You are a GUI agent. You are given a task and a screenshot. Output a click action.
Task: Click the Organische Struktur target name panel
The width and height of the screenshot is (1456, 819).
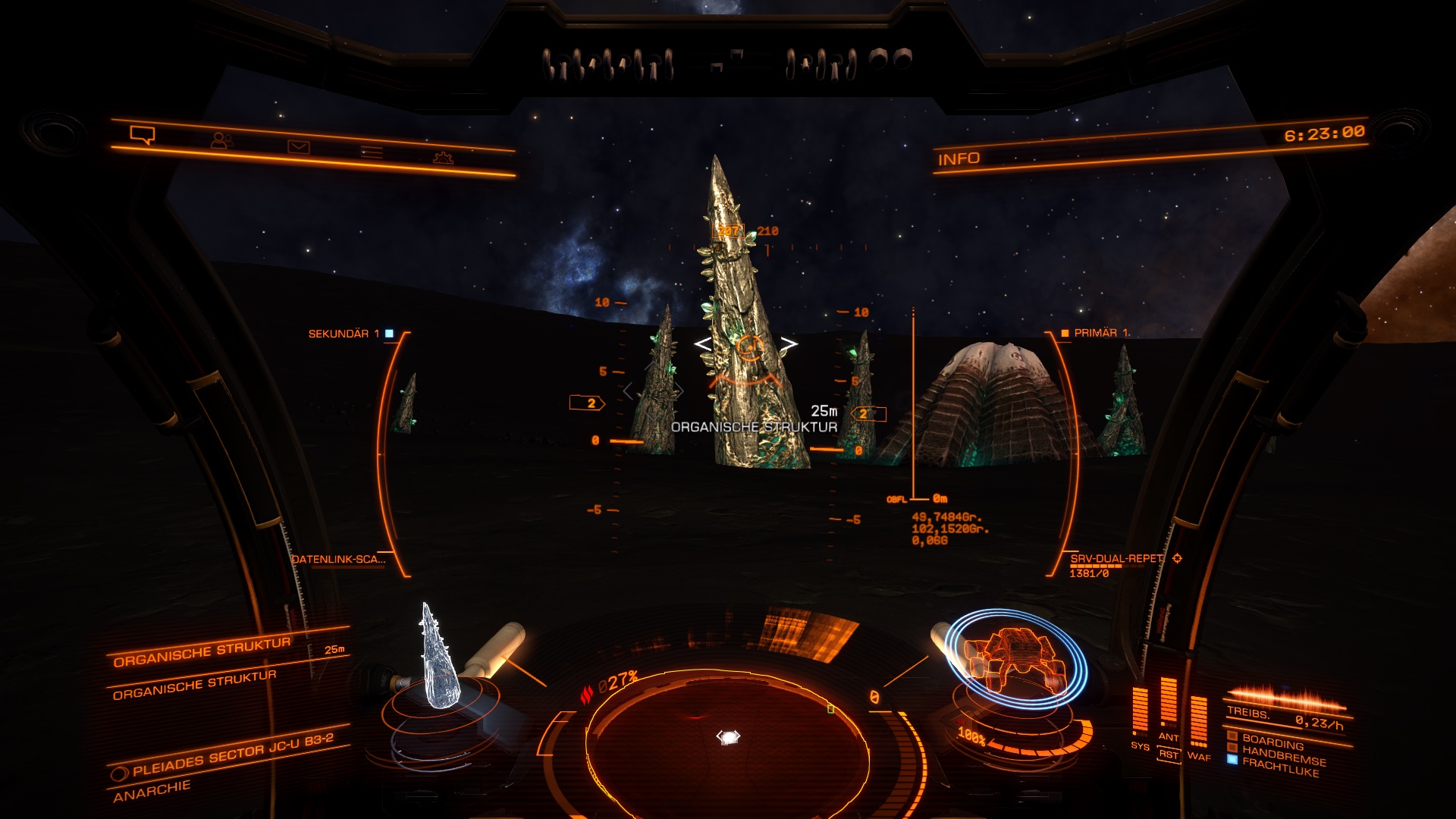tap(202, 651)
